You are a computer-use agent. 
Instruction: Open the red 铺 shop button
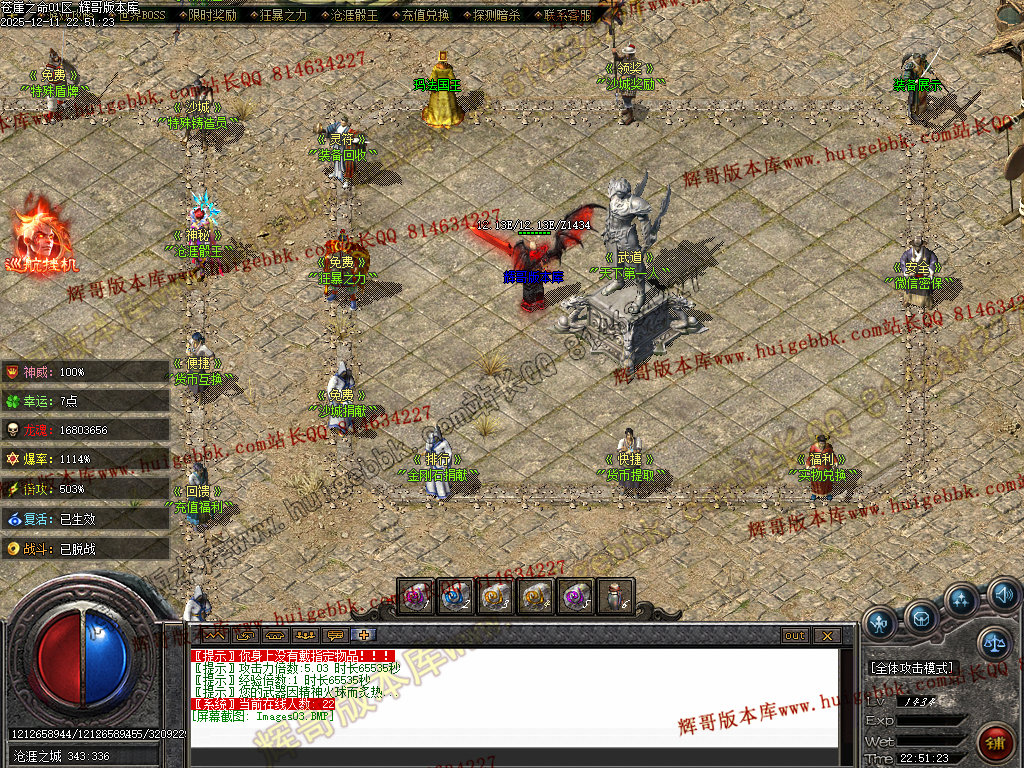click(994, 743)
